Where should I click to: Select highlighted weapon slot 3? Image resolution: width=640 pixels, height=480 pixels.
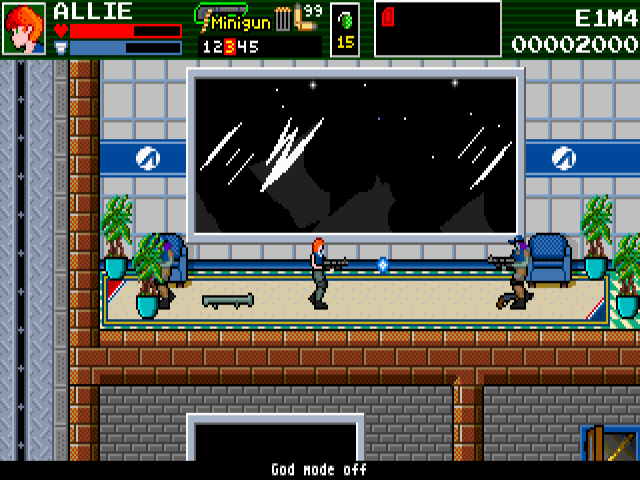[229, 46]
